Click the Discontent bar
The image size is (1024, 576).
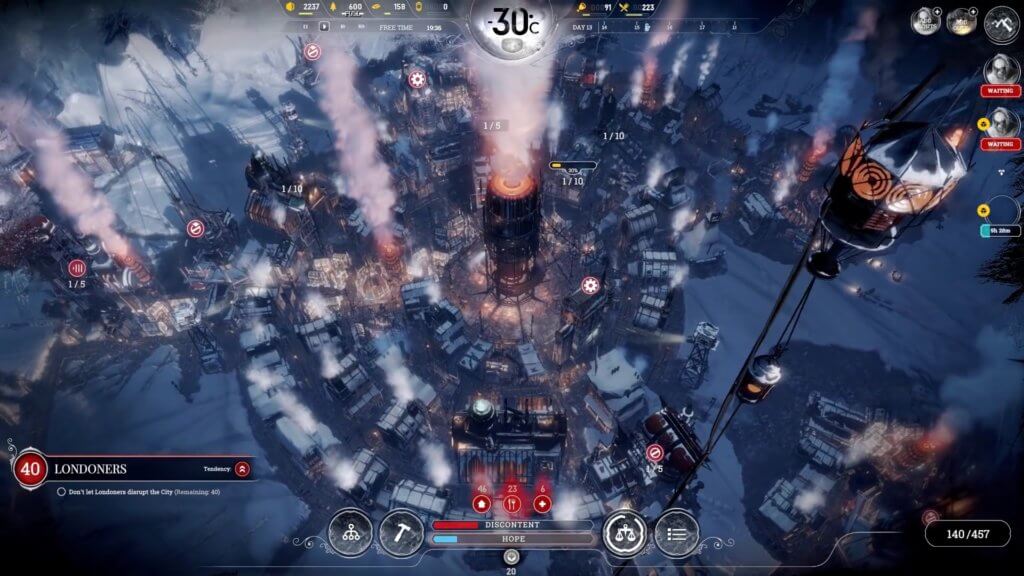(512, 525)
